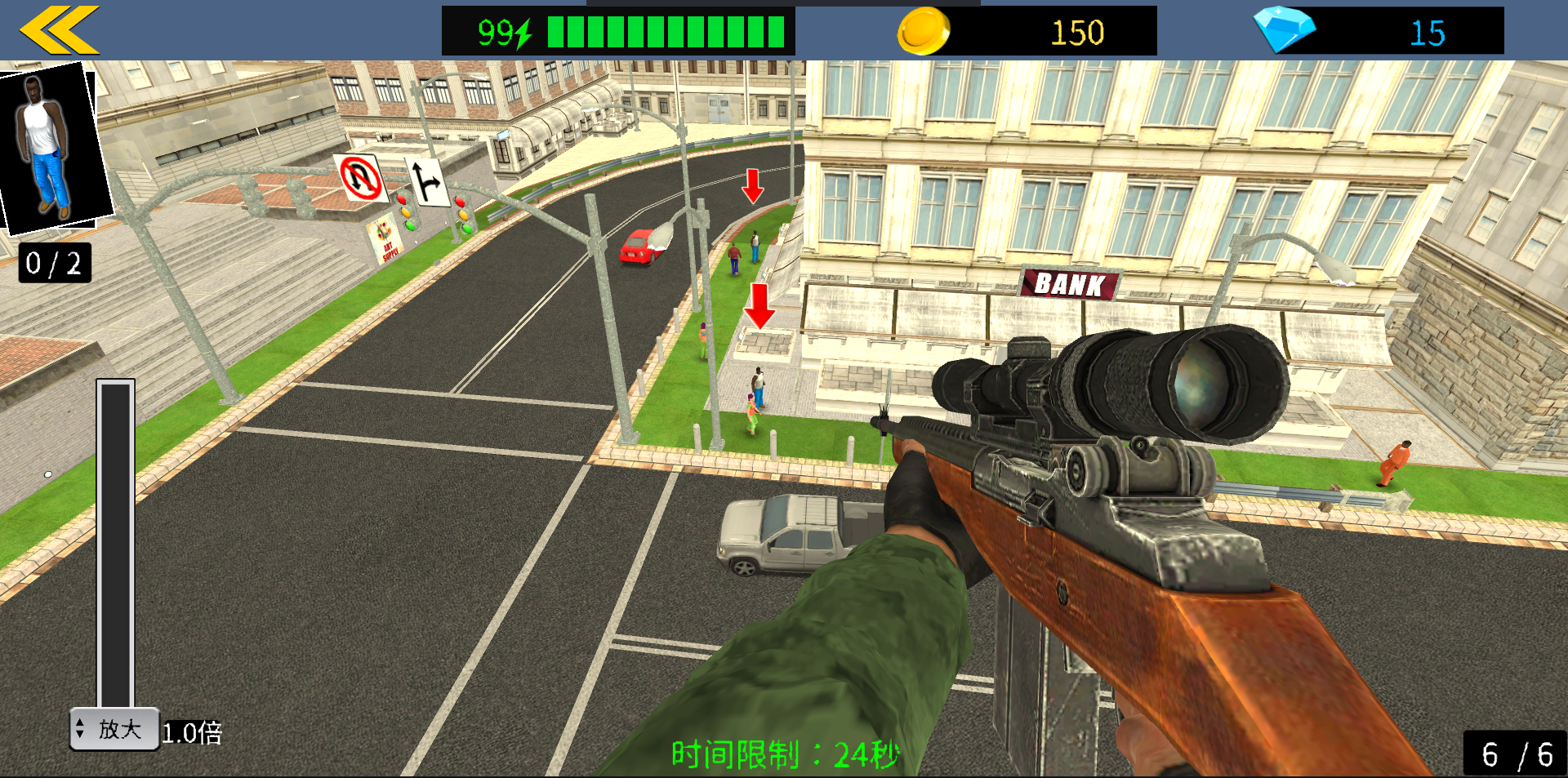1568x778 pixels.
Task: Tap the white dot indicator near the sidewalk
Action: click(47, 474)
